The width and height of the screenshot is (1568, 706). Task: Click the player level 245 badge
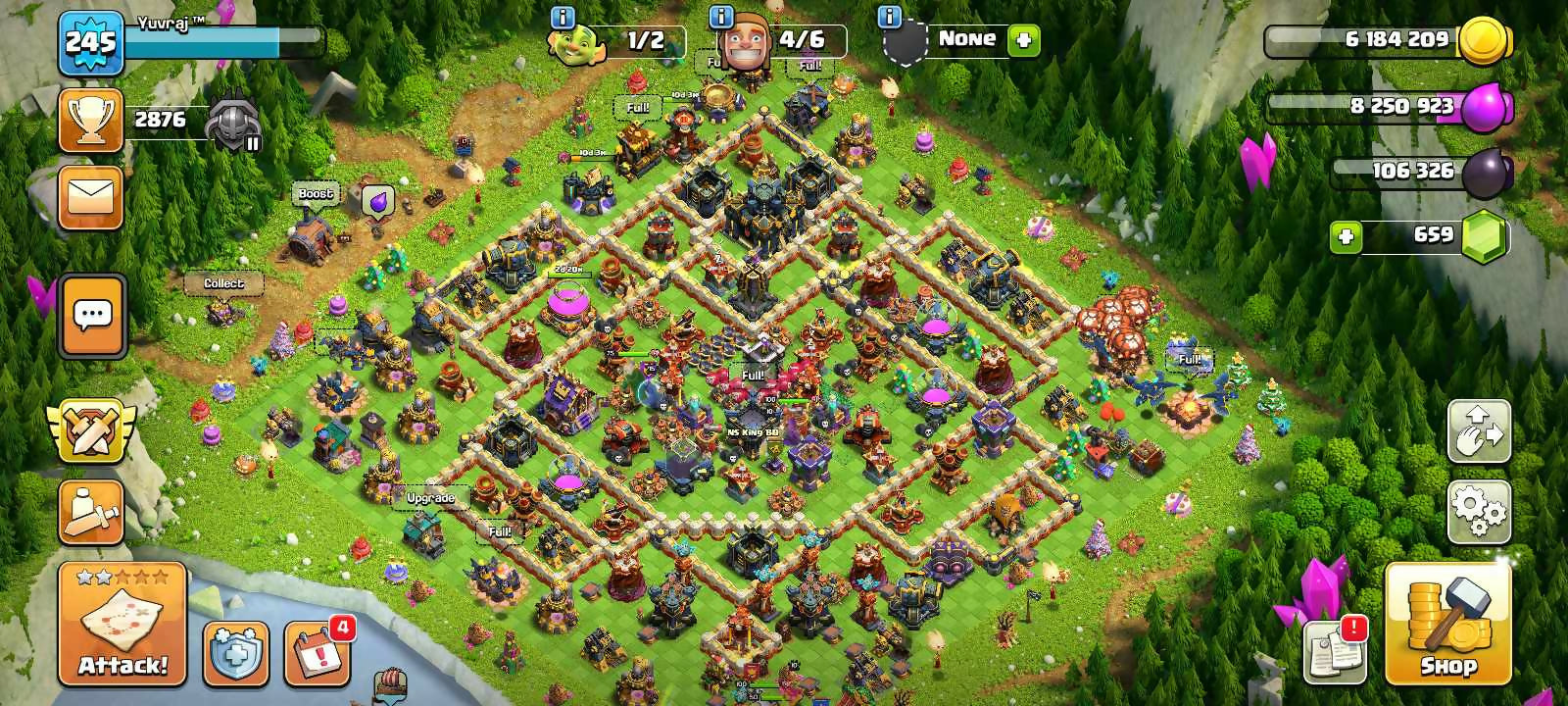click(x=90, y=43)
